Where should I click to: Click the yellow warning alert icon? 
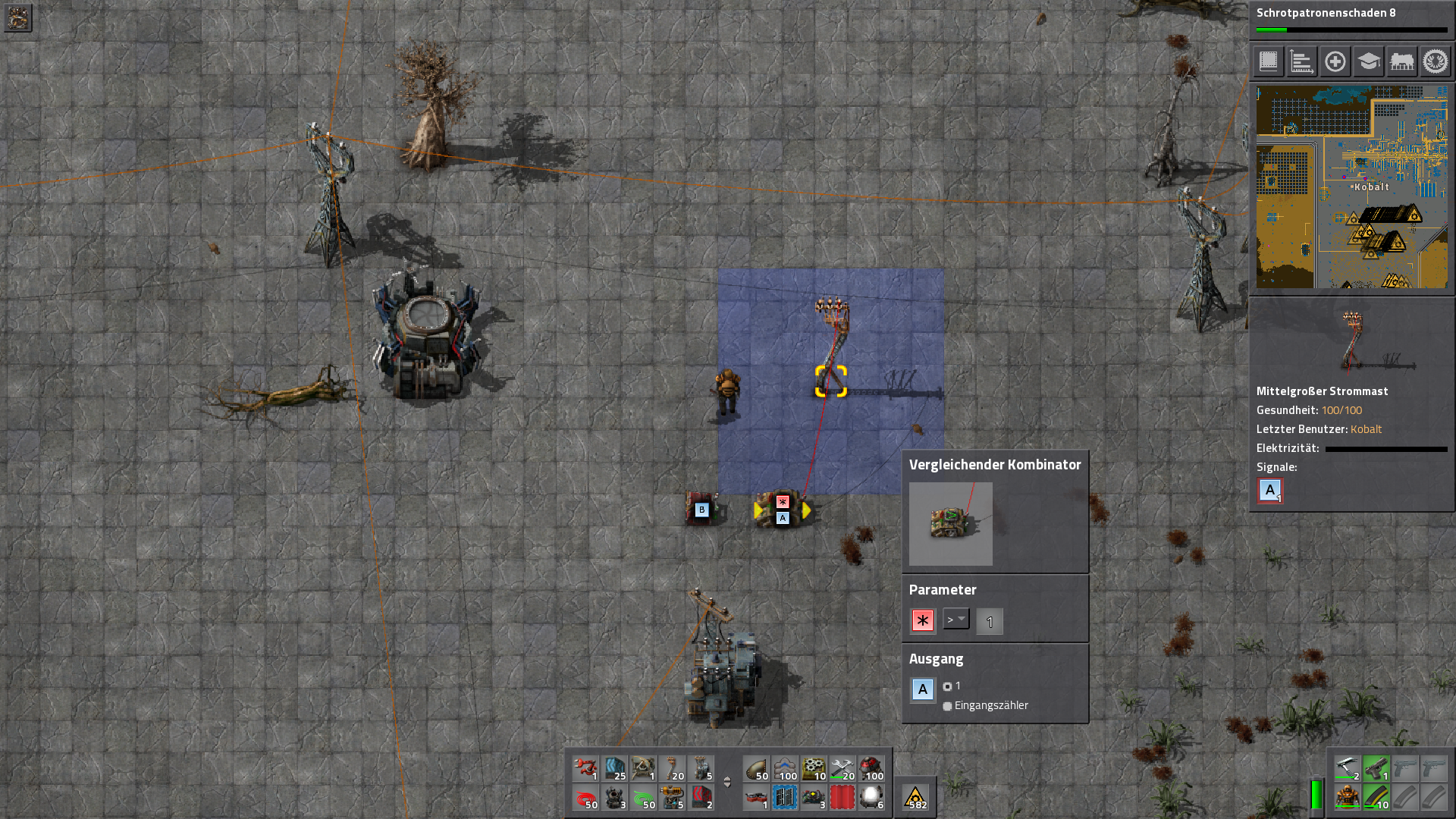(915, 797)
